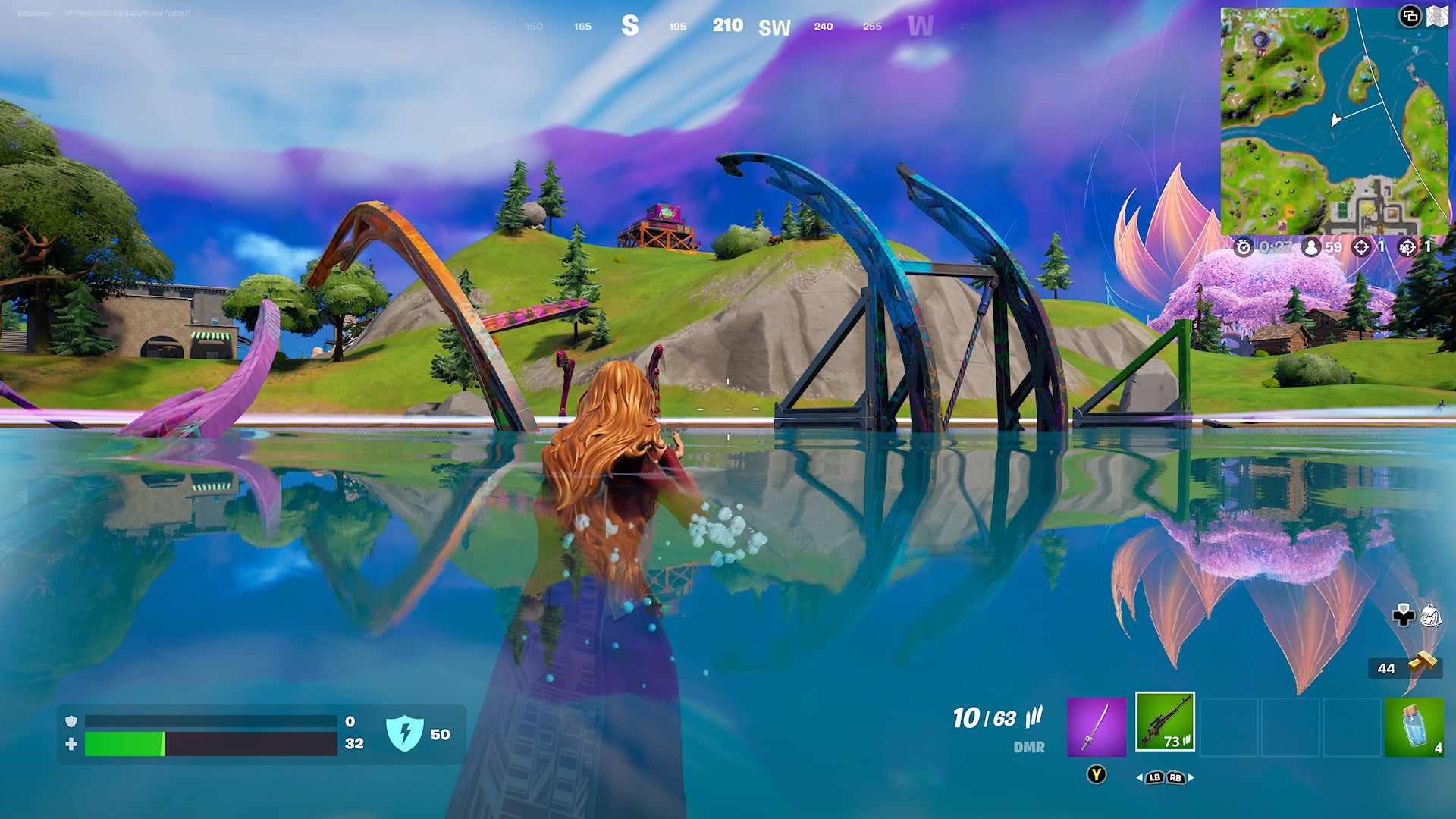
Task: Click the armor plus icon near the gold bars
Action: [1404, 616]
